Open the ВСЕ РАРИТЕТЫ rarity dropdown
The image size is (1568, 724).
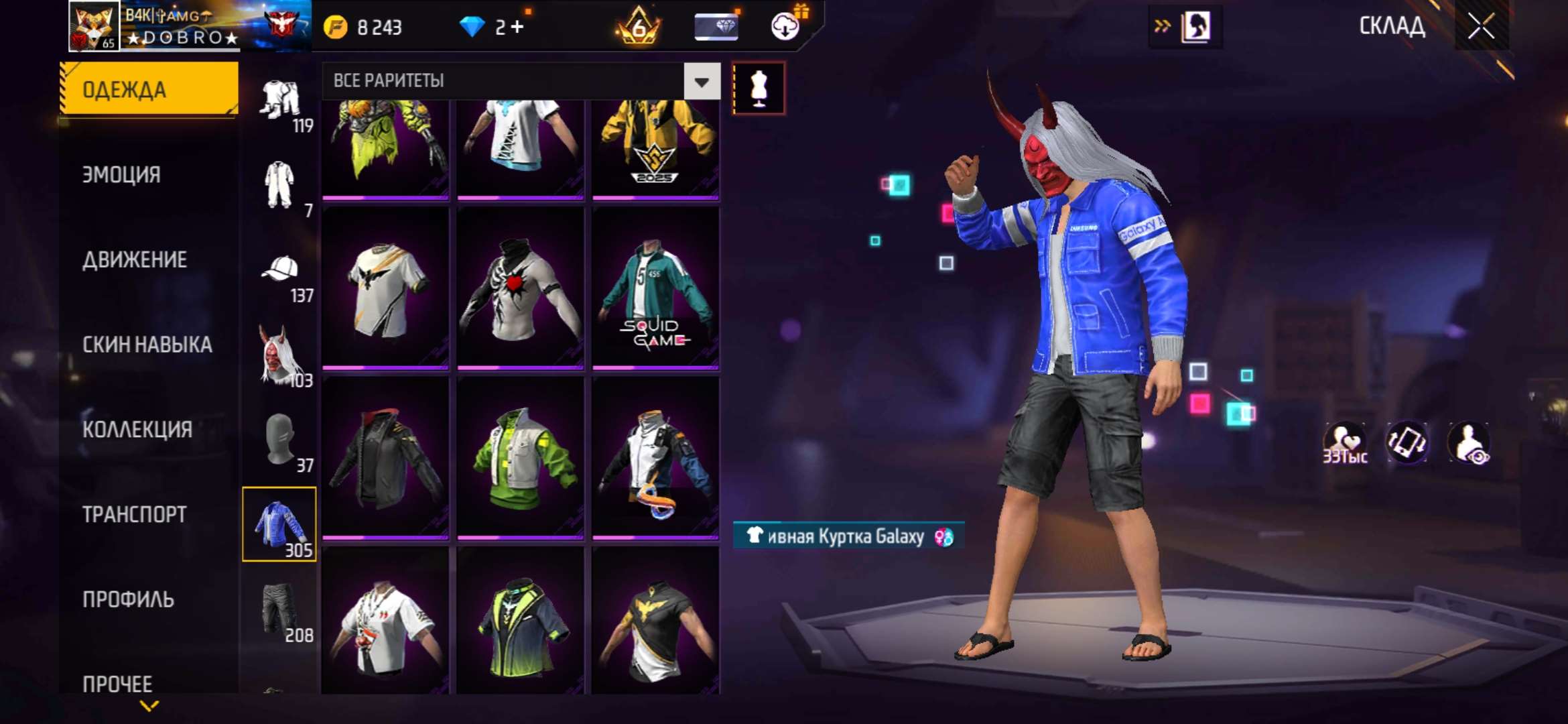[x=702, y=82]
